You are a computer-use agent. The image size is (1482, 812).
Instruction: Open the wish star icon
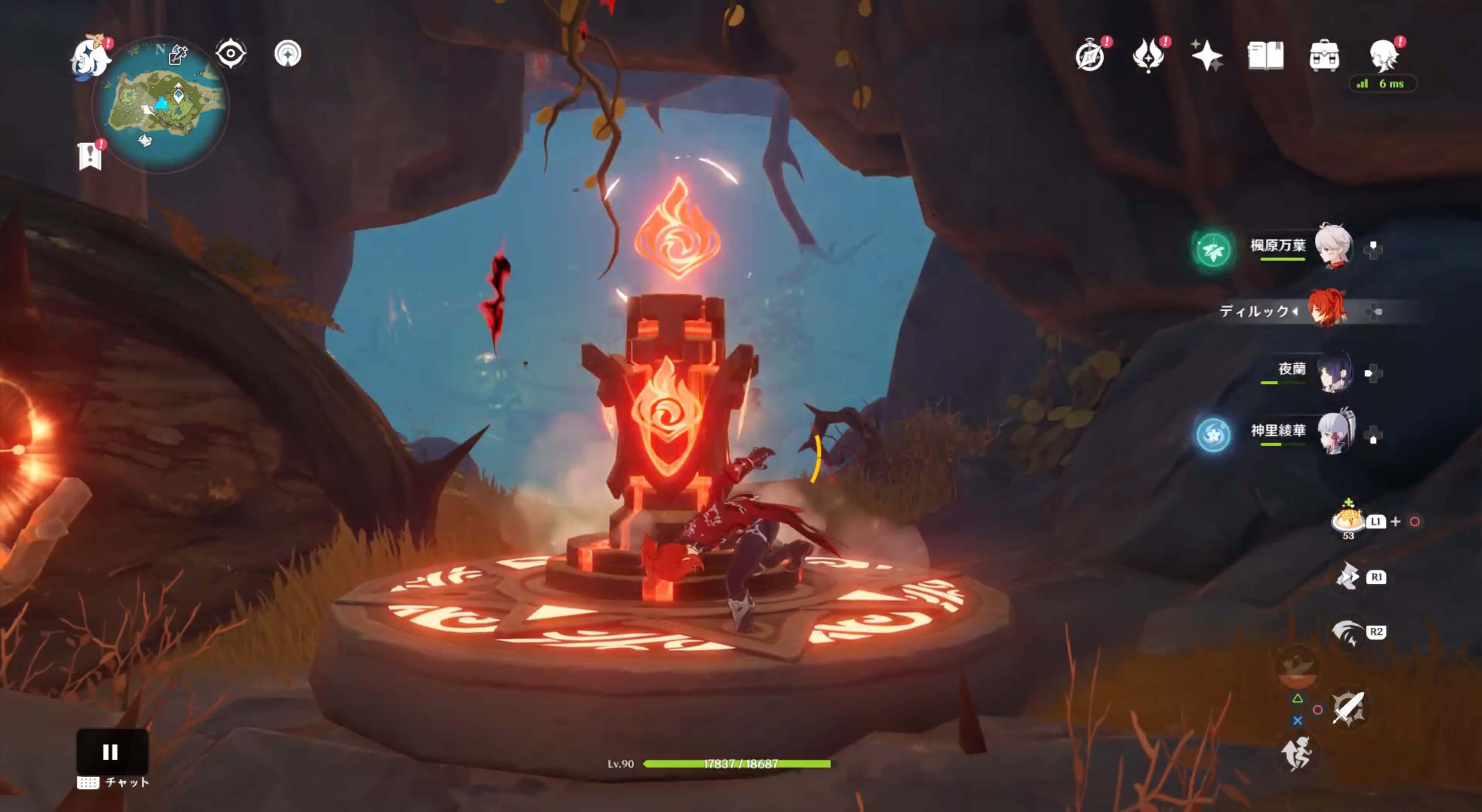click(x=1207, y=56)
